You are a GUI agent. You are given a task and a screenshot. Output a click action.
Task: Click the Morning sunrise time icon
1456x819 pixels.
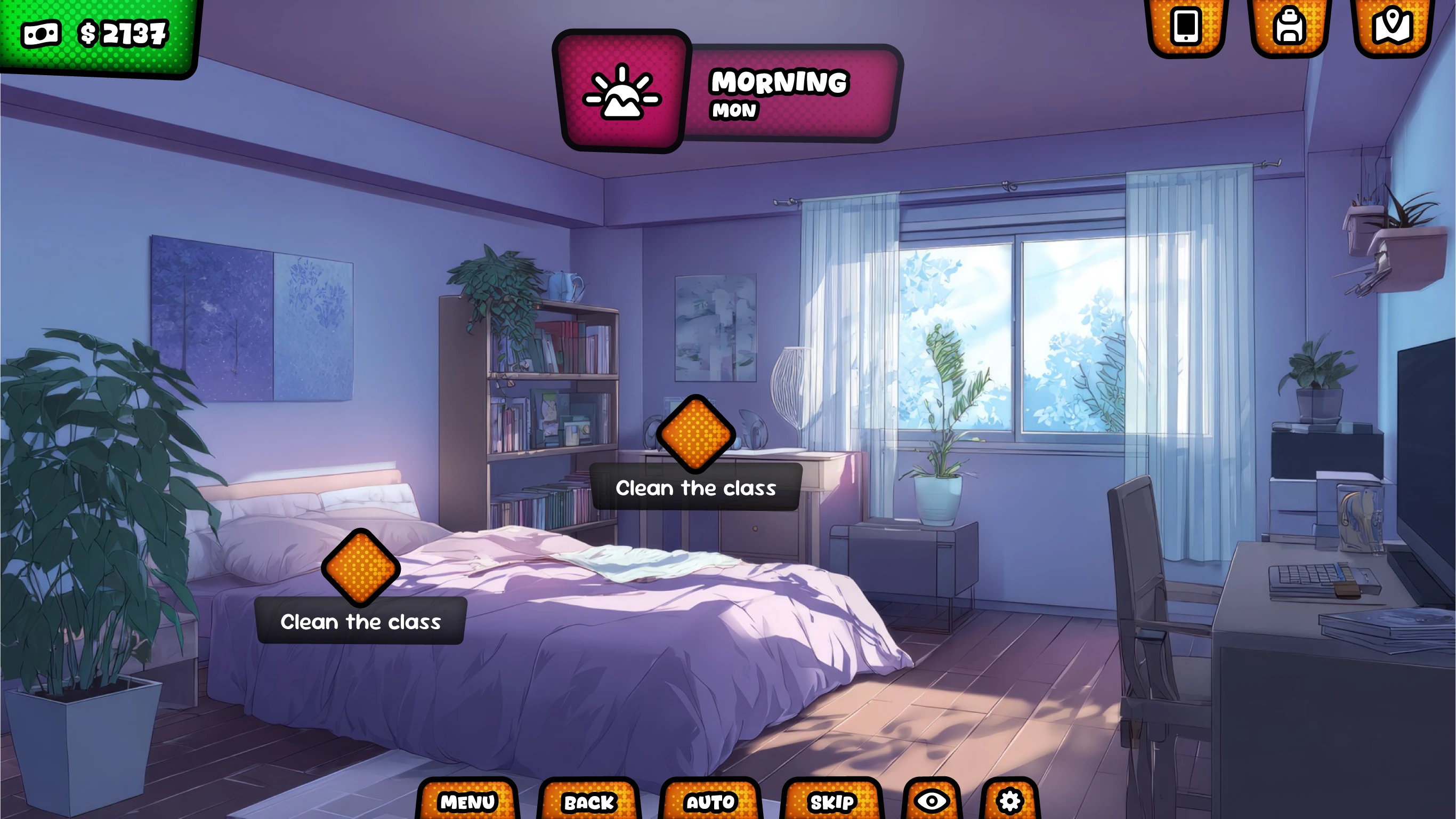(622, 91)
